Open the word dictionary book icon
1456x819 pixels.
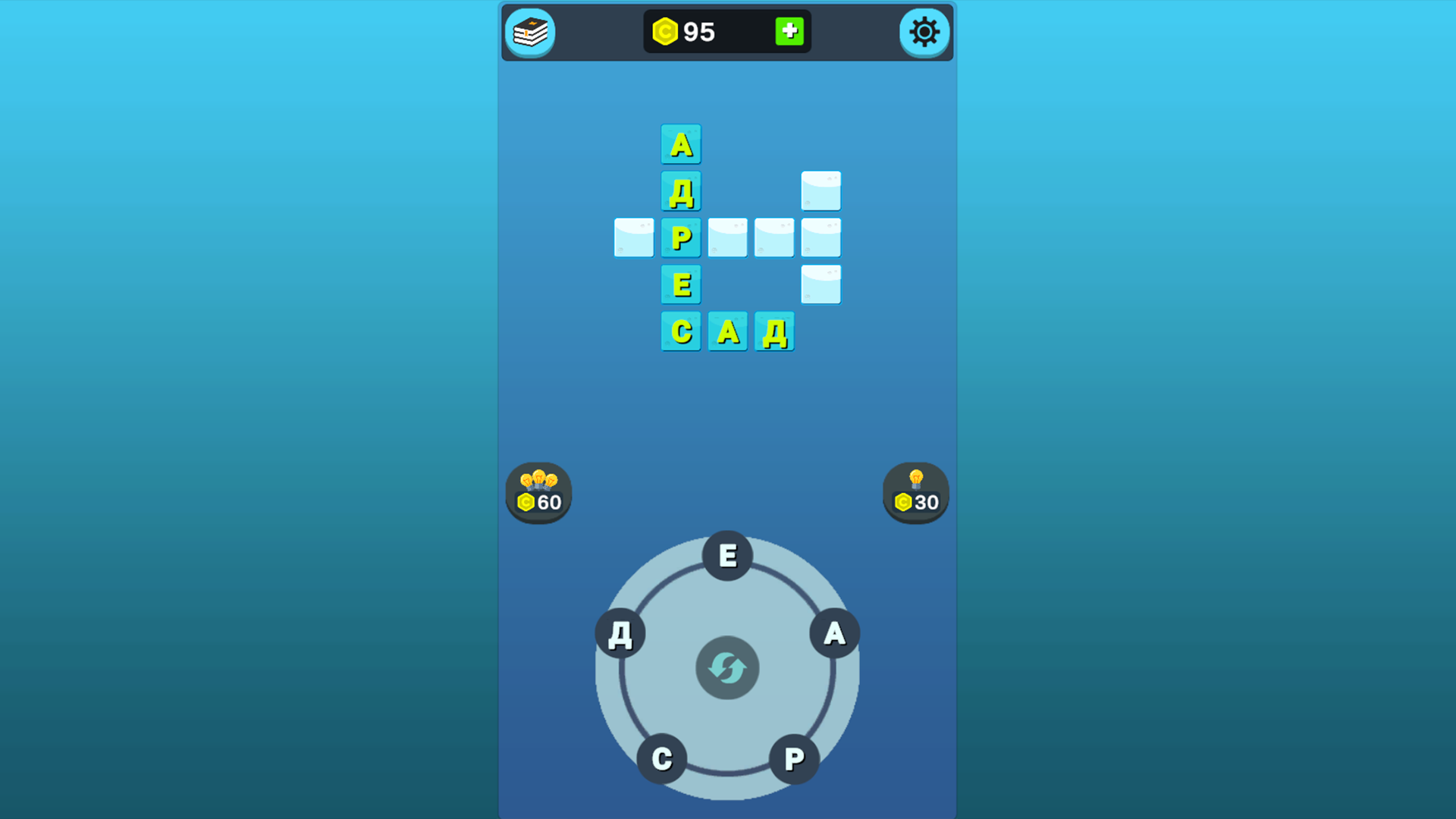531,33
